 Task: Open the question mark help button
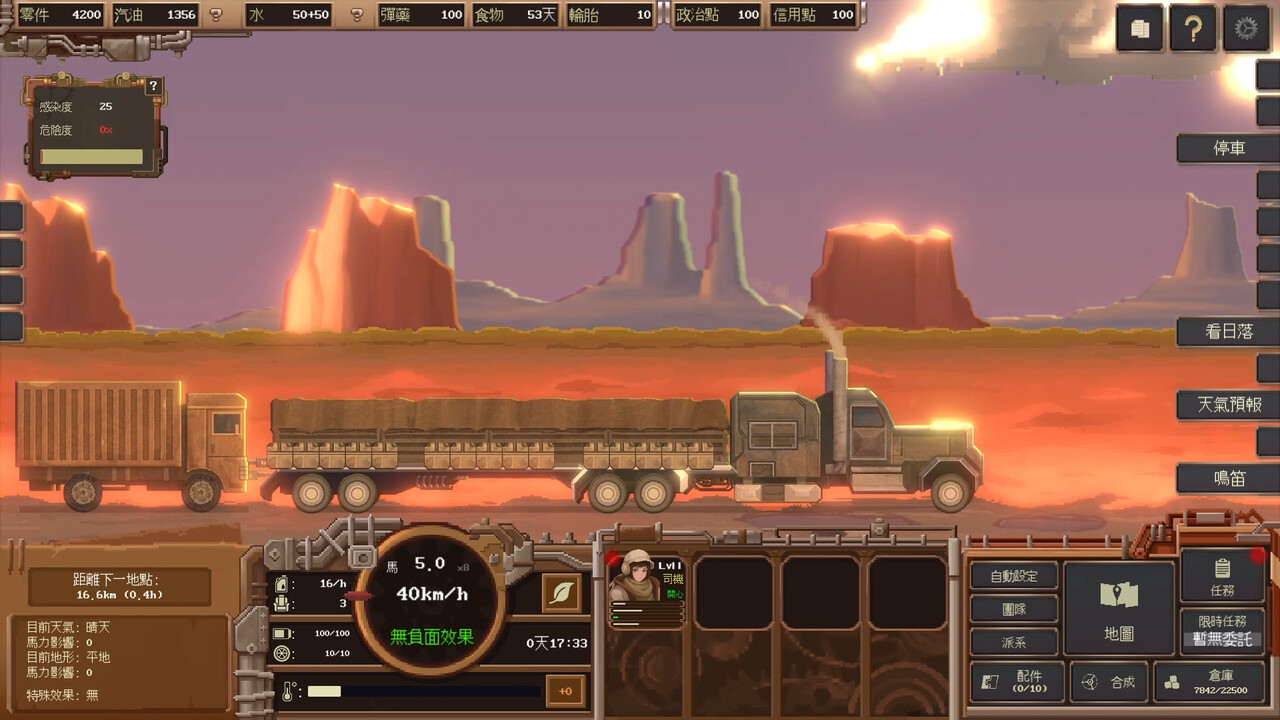(x=1192, y=29)
